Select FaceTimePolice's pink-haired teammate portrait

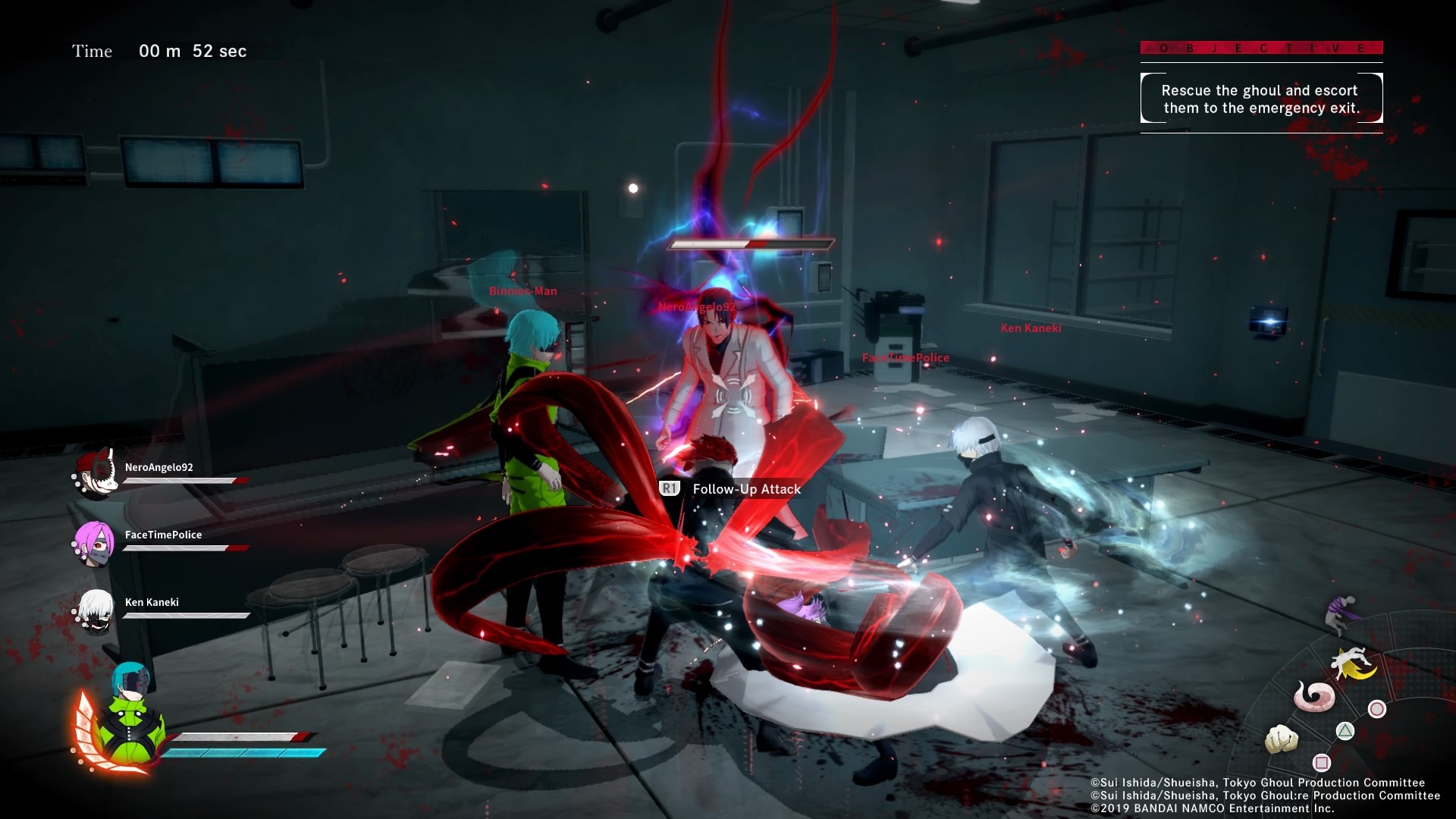click(x=96, y=542)
